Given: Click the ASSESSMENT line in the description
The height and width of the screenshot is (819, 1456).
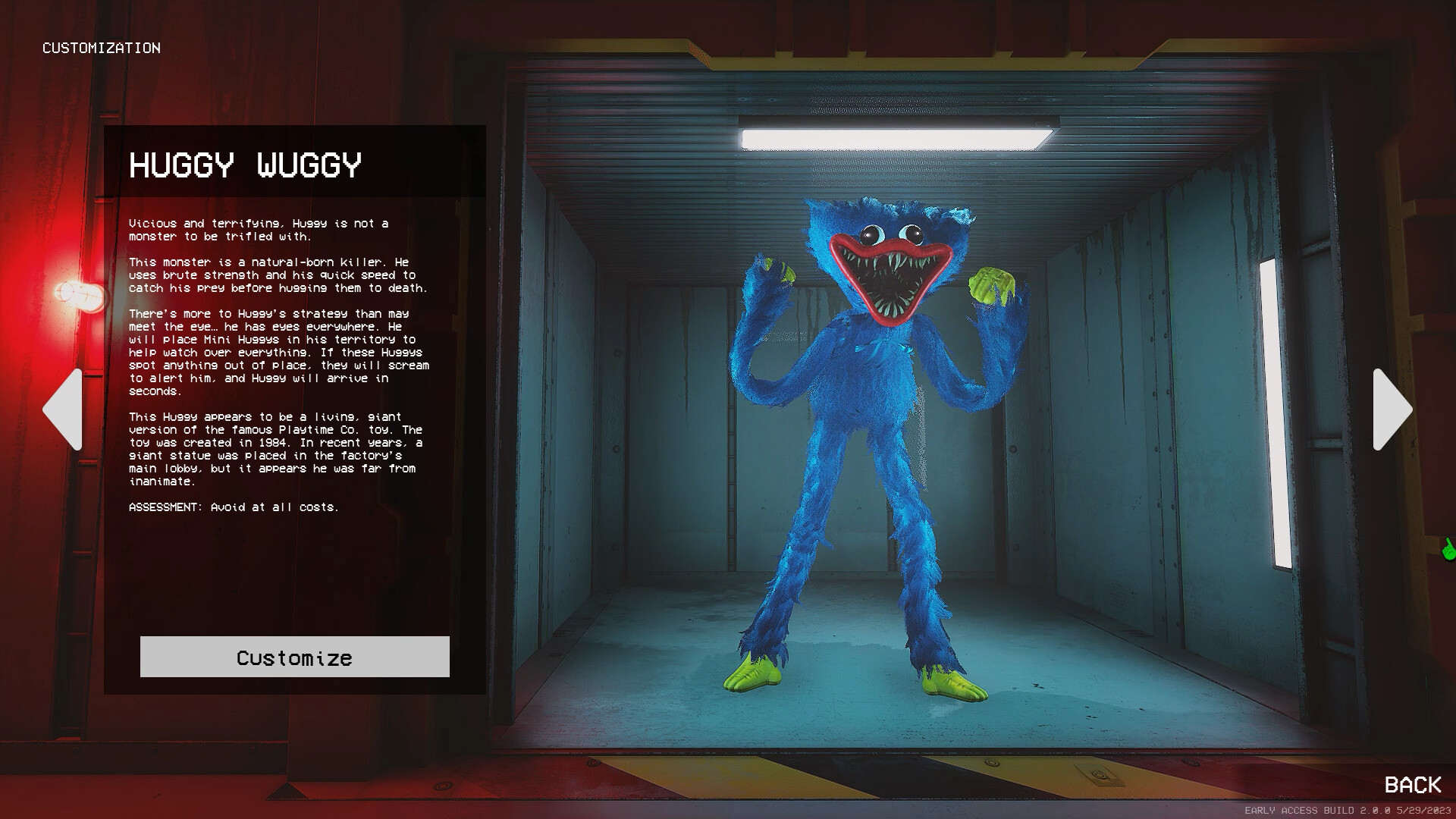Looking at the screenshot, I should click(235, 508).
